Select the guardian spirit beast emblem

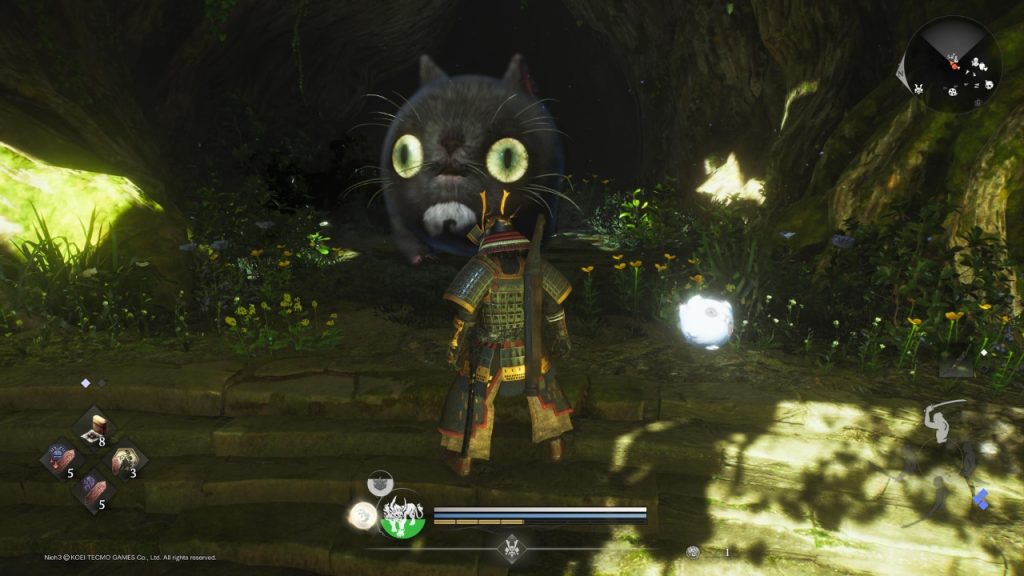(402, 516)
